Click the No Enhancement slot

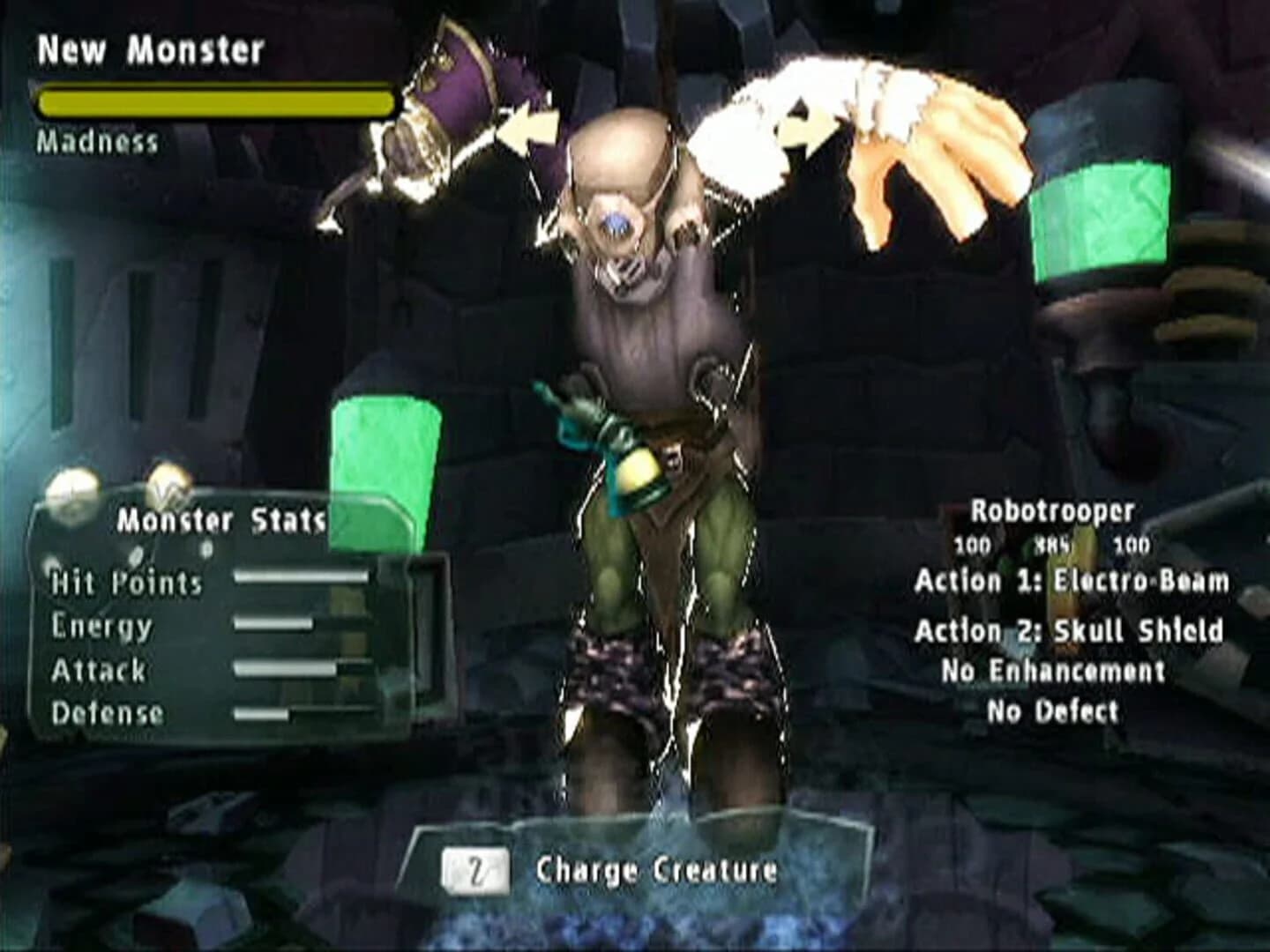[x=1055, y=672]
